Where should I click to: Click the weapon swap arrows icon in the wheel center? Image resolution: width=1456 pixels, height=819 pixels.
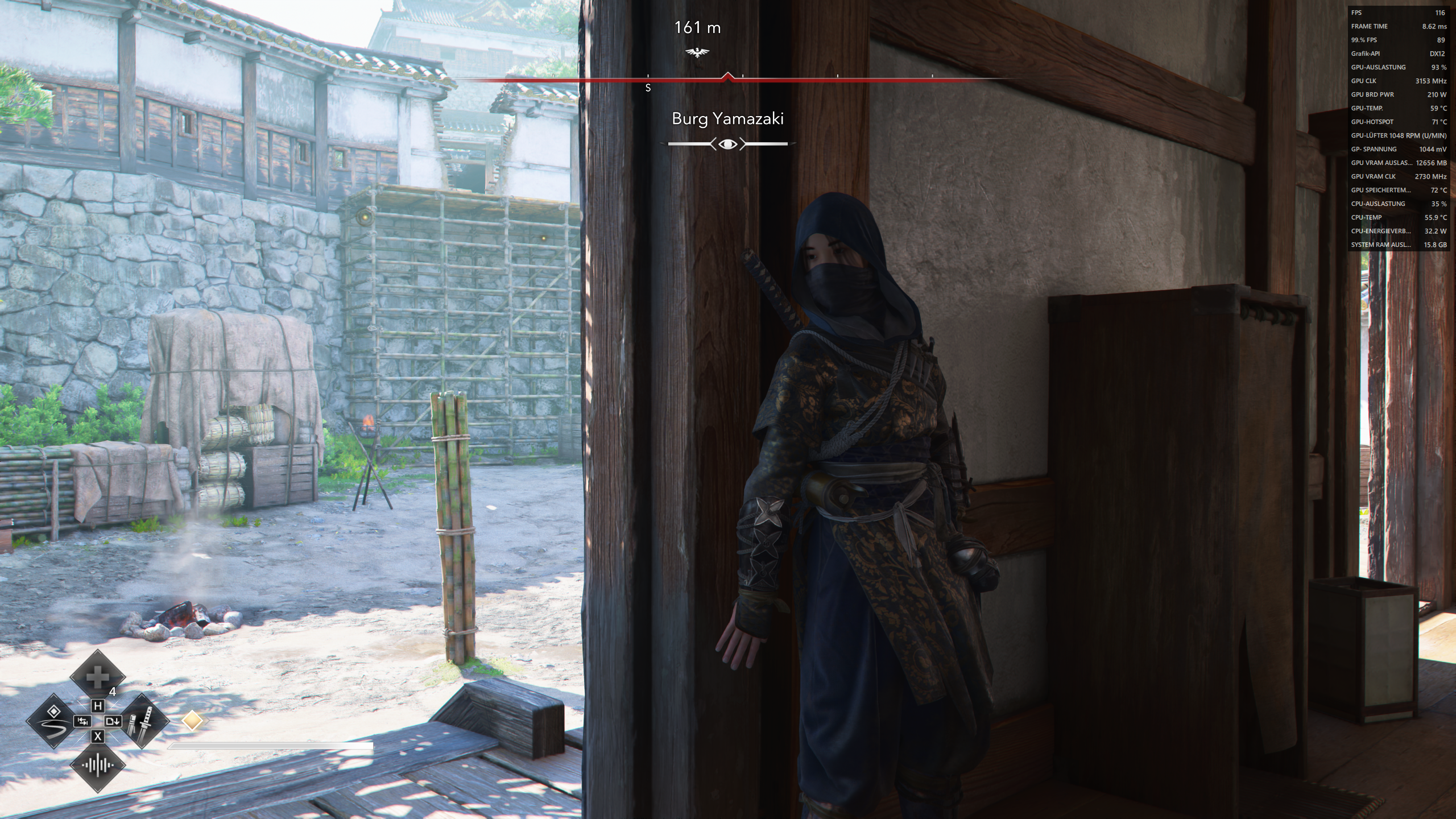click(x=83, y=721)
